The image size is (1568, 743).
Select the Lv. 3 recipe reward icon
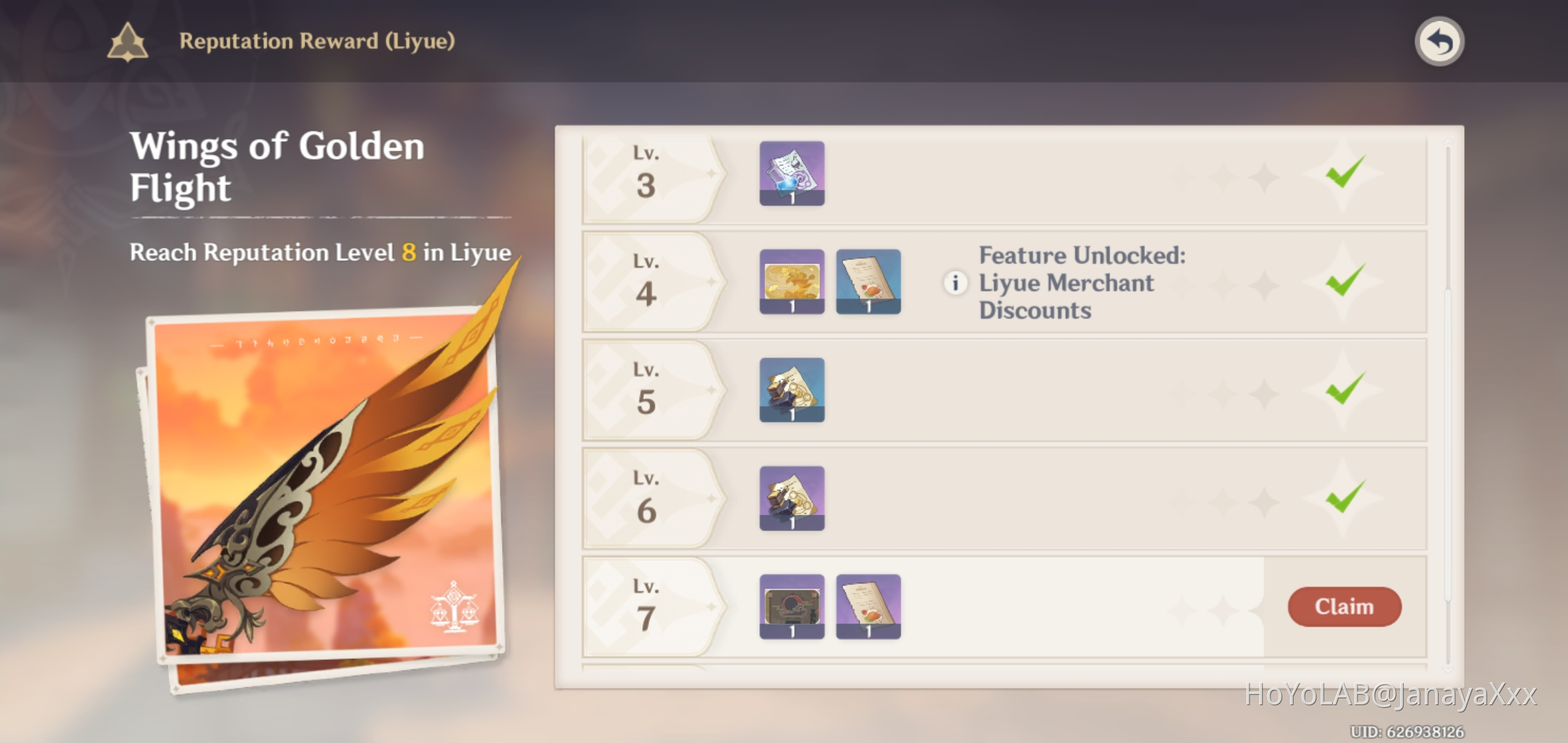click(792, 175)
